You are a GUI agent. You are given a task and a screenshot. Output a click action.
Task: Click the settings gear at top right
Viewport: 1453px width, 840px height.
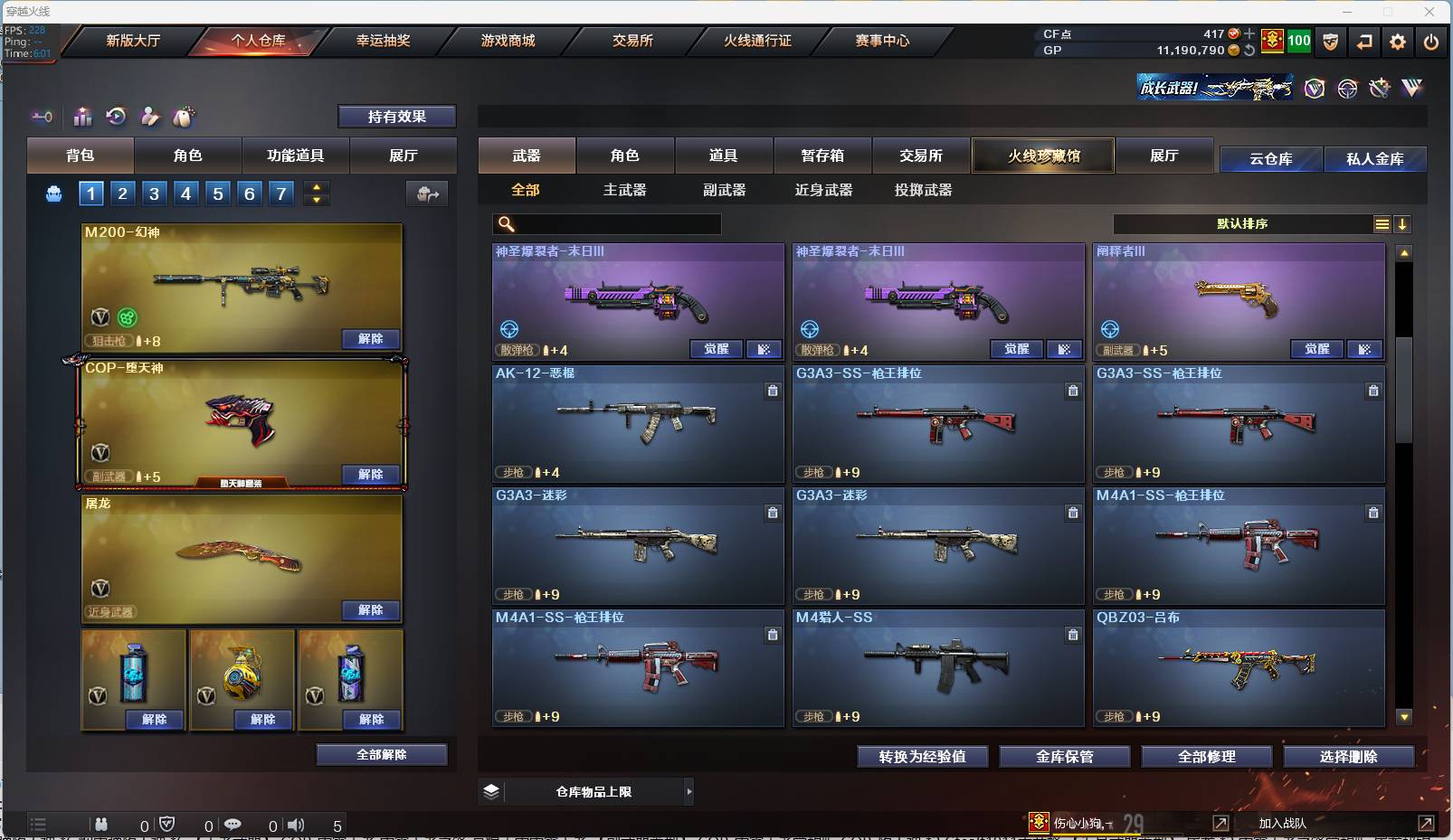click(1398, 42)
